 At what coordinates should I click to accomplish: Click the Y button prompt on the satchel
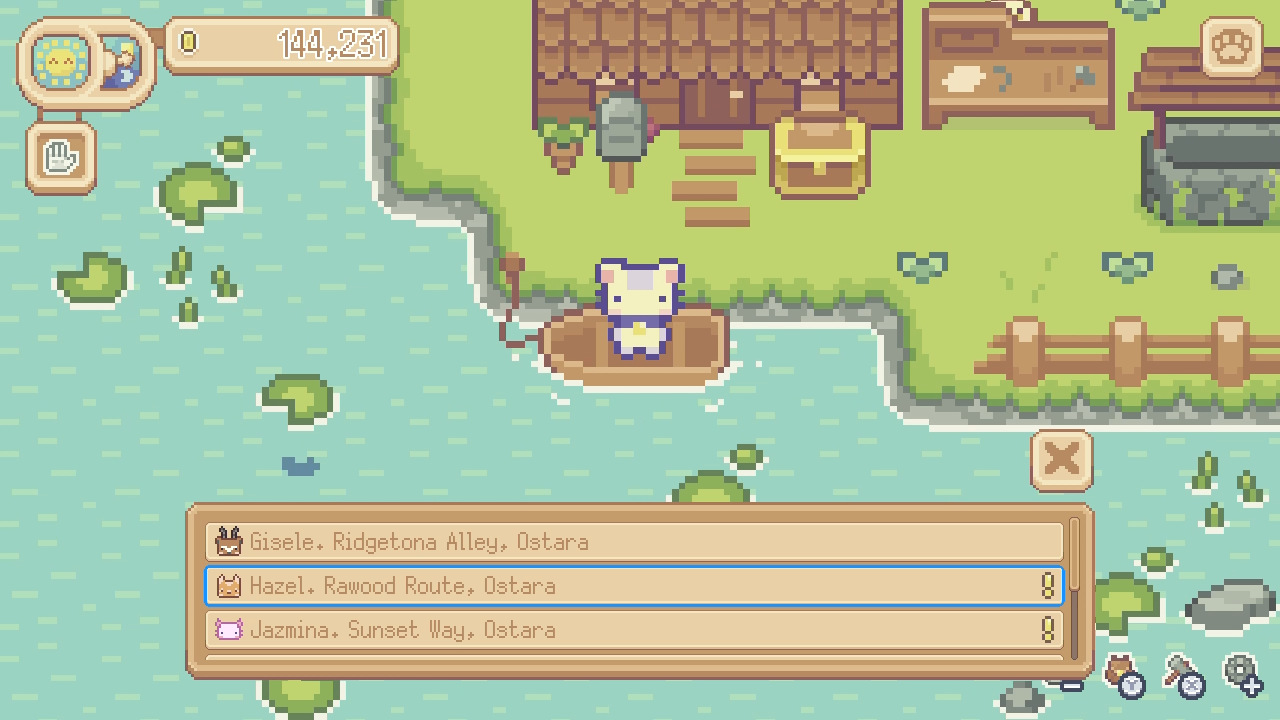pyautogui.click(x=1133, y=685)
